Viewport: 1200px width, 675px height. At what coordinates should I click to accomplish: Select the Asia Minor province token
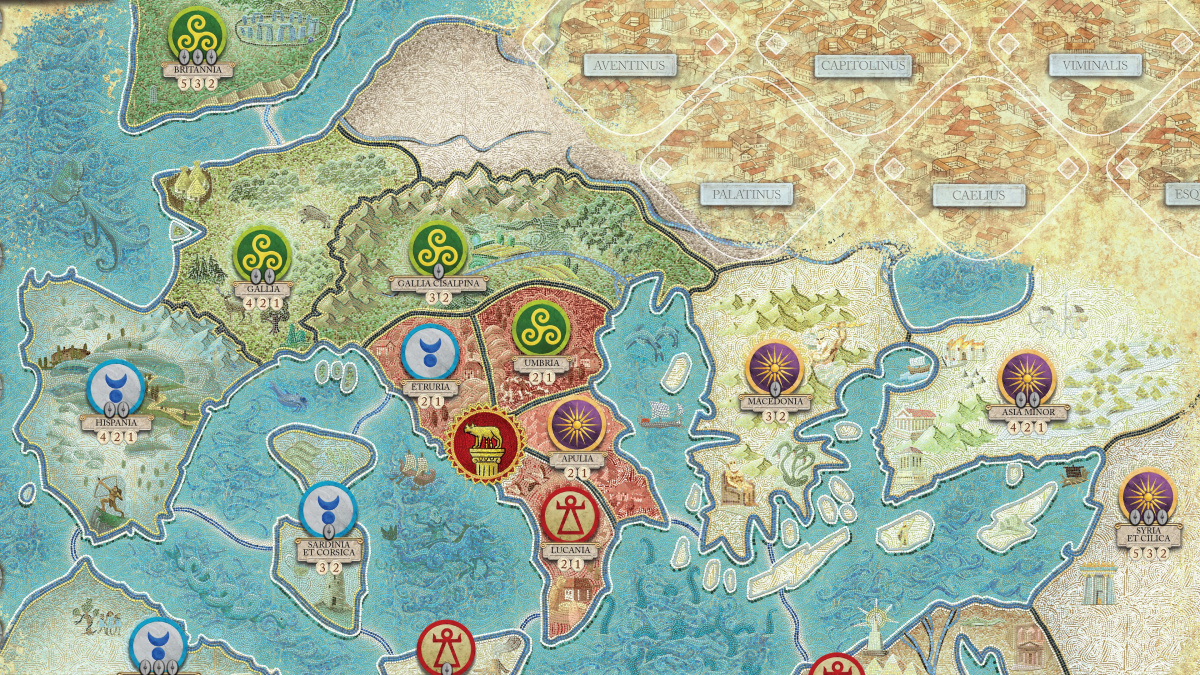1027,379
